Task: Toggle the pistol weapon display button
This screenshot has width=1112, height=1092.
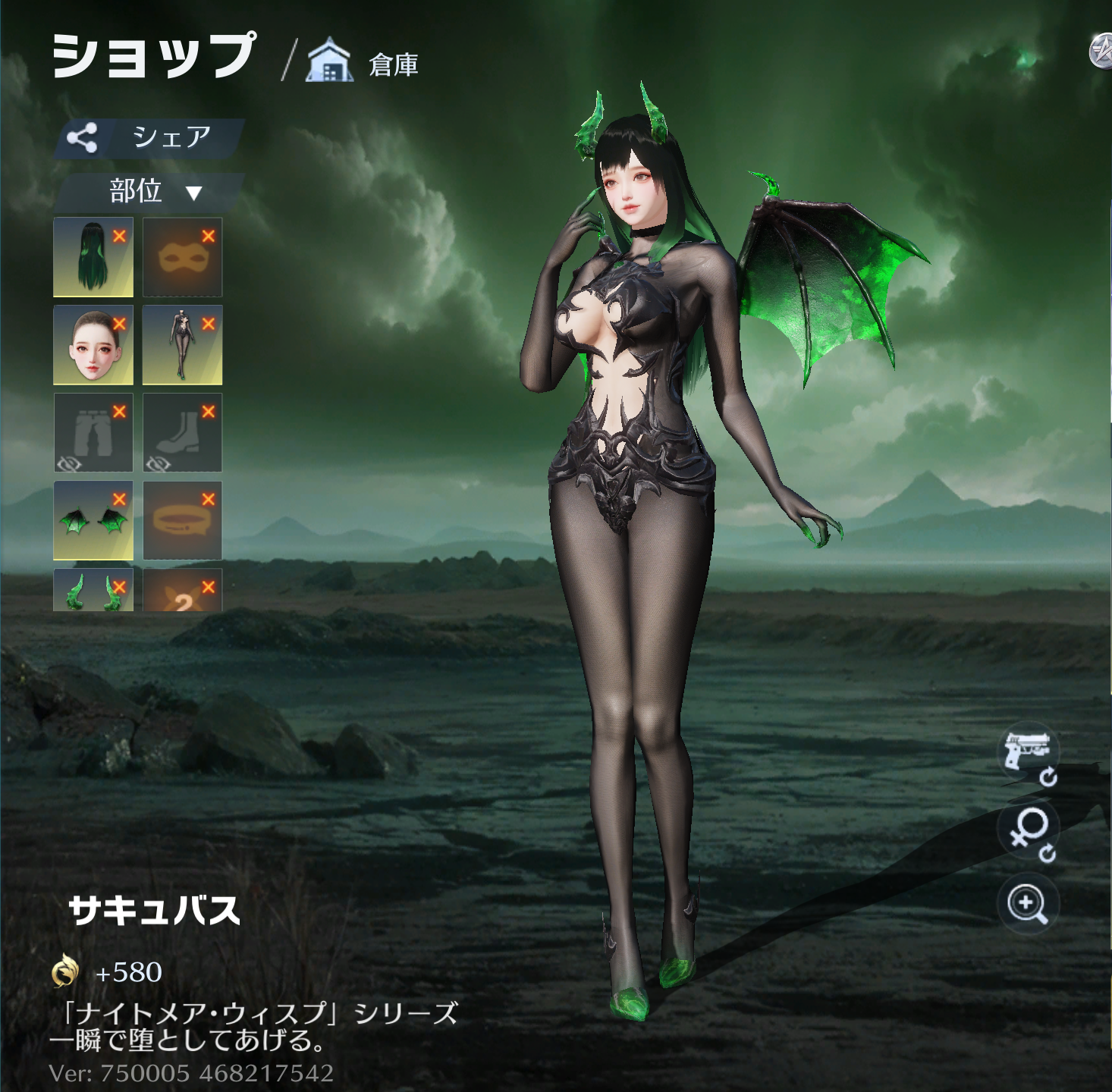Action: pos(1028,752)
